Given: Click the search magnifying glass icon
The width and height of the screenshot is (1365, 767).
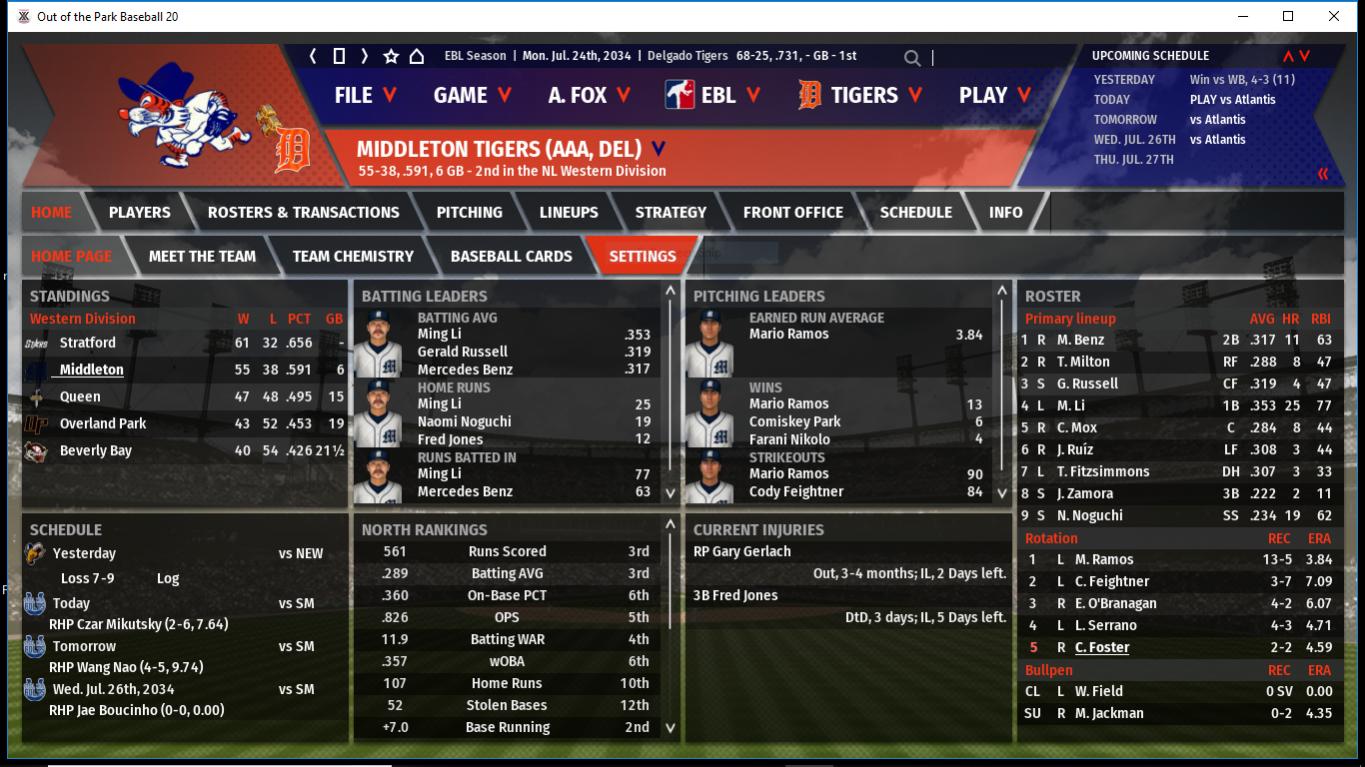Looking at the screenshot, I should coord(912,58).
